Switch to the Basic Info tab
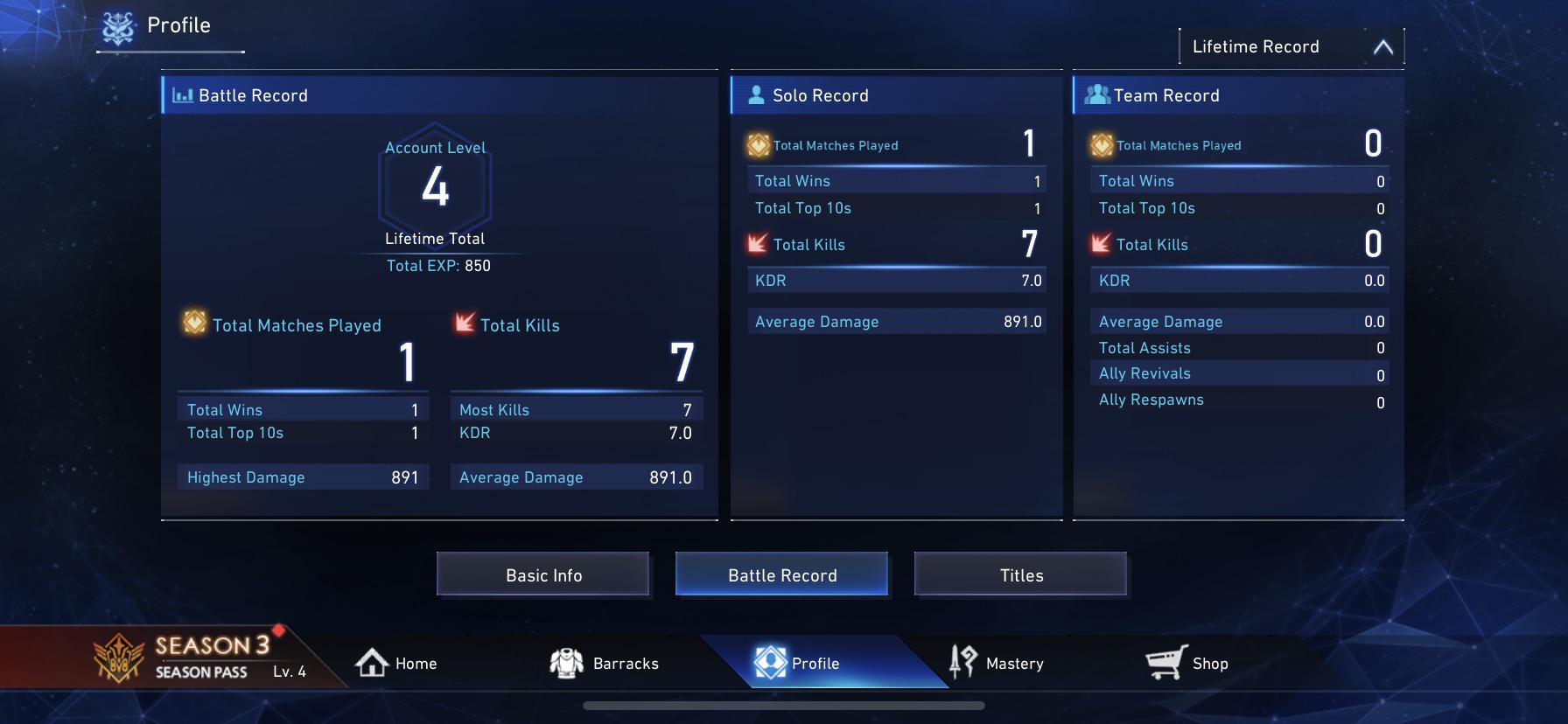The width and height of the screenshot is (1568, 724). coord(542,574)
